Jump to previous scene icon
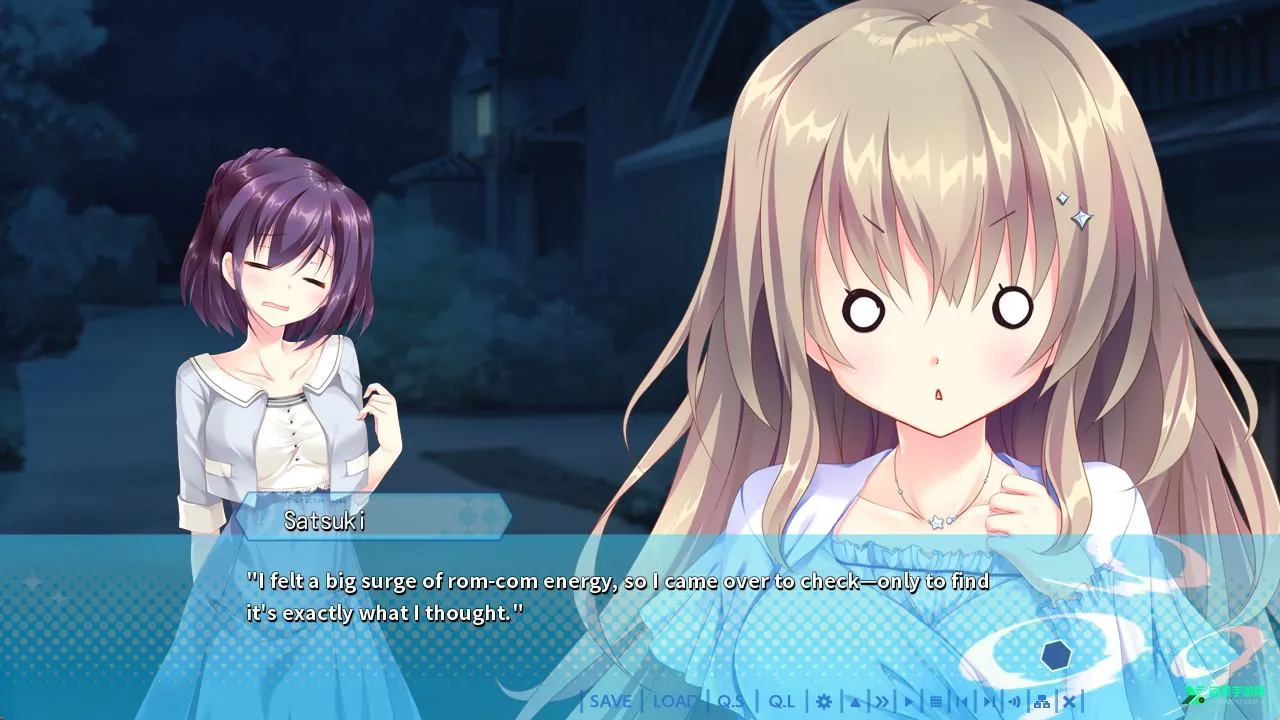 pyautogui.click(x=962, y=702)
